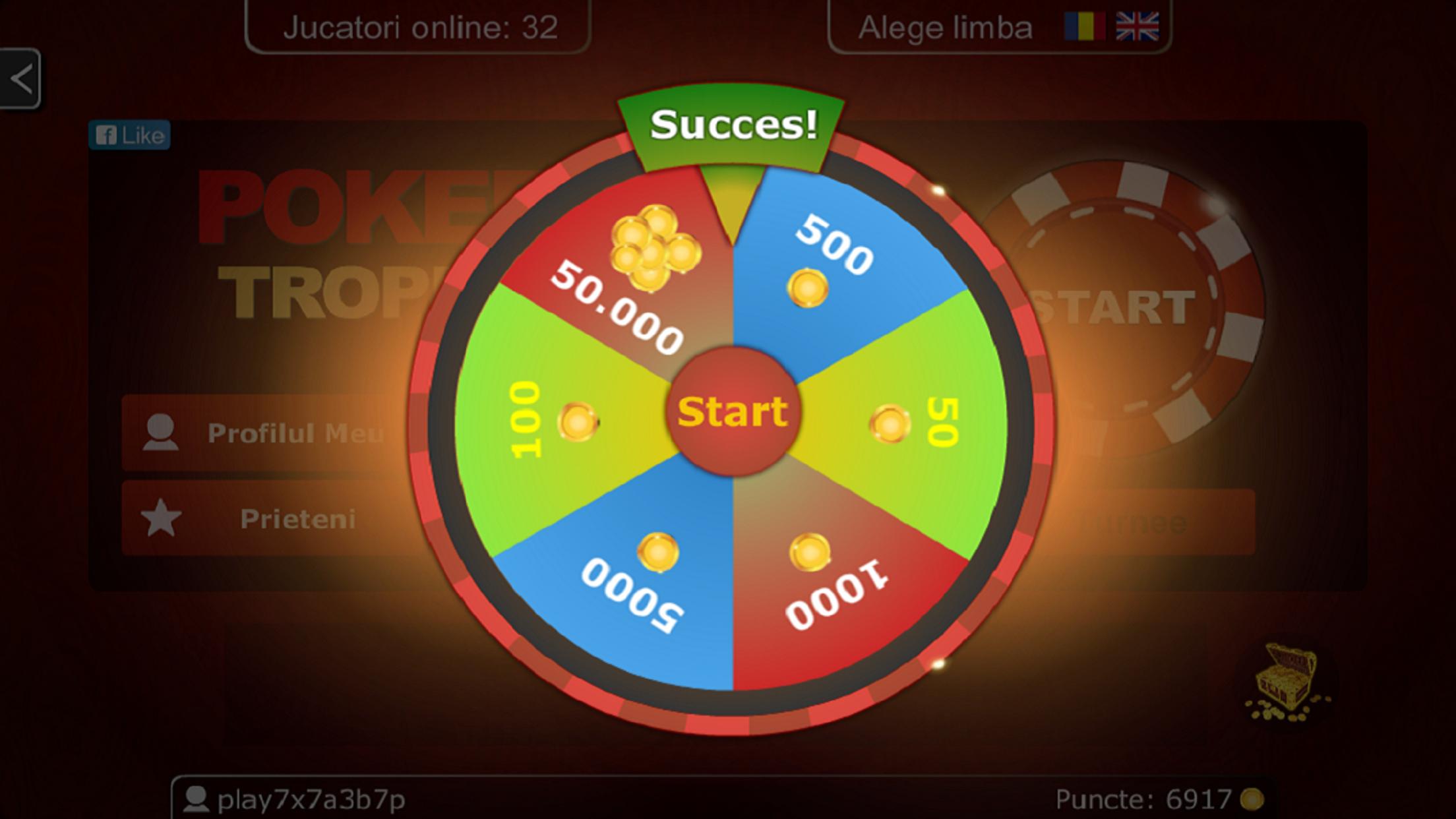Click the back chevron at top left
Image resolution: width=1456 pixels, height=819 pixels.
point(22,78)
